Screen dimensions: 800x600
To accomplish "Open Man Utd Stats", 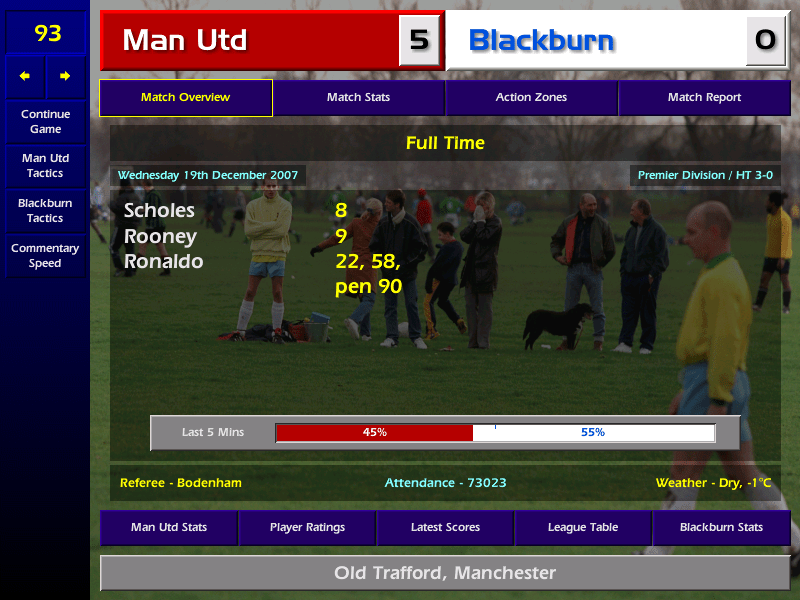I will coord(169,527).
